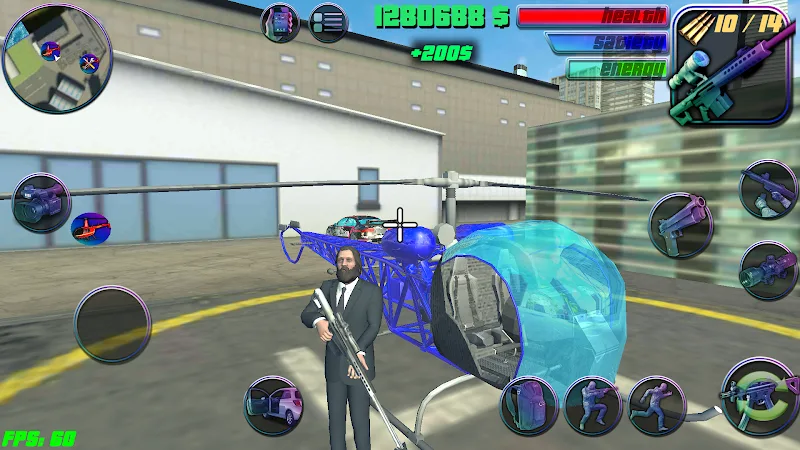
Task: Open the list menu button
Action: coord(327,22)
